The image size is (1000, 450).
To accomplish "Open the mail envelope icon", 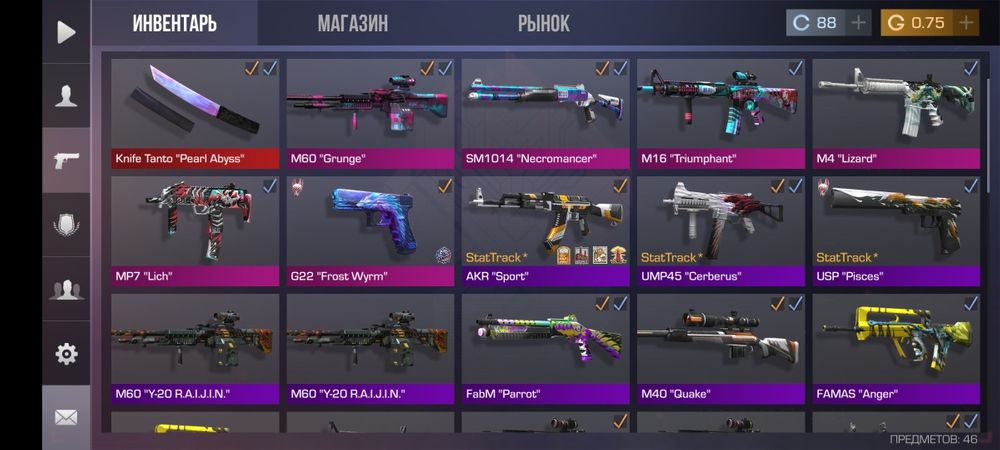I will coord(66,417).
